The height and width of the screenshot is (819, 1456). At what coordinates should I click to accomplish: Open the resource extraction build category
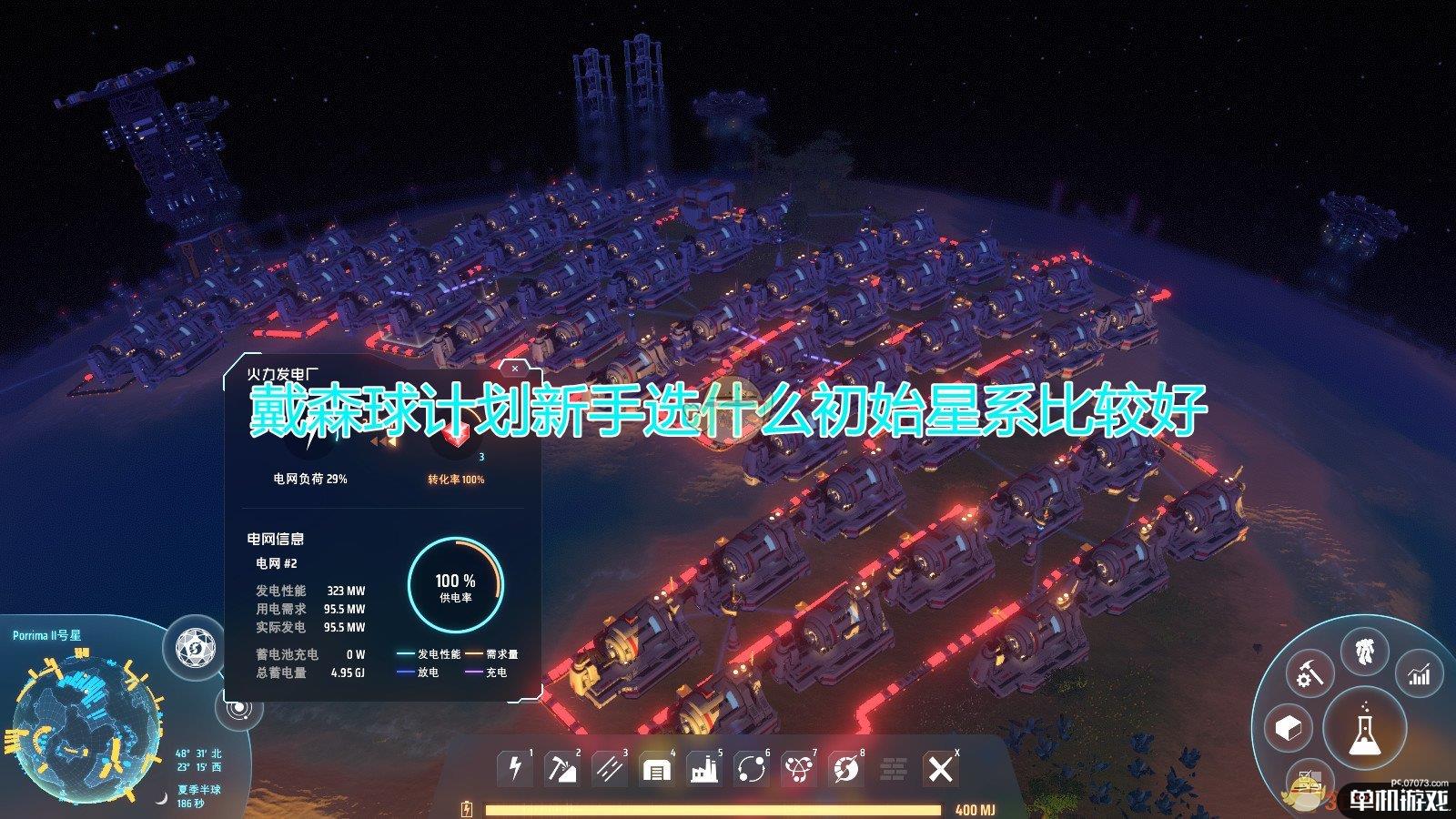coord(562,769)
